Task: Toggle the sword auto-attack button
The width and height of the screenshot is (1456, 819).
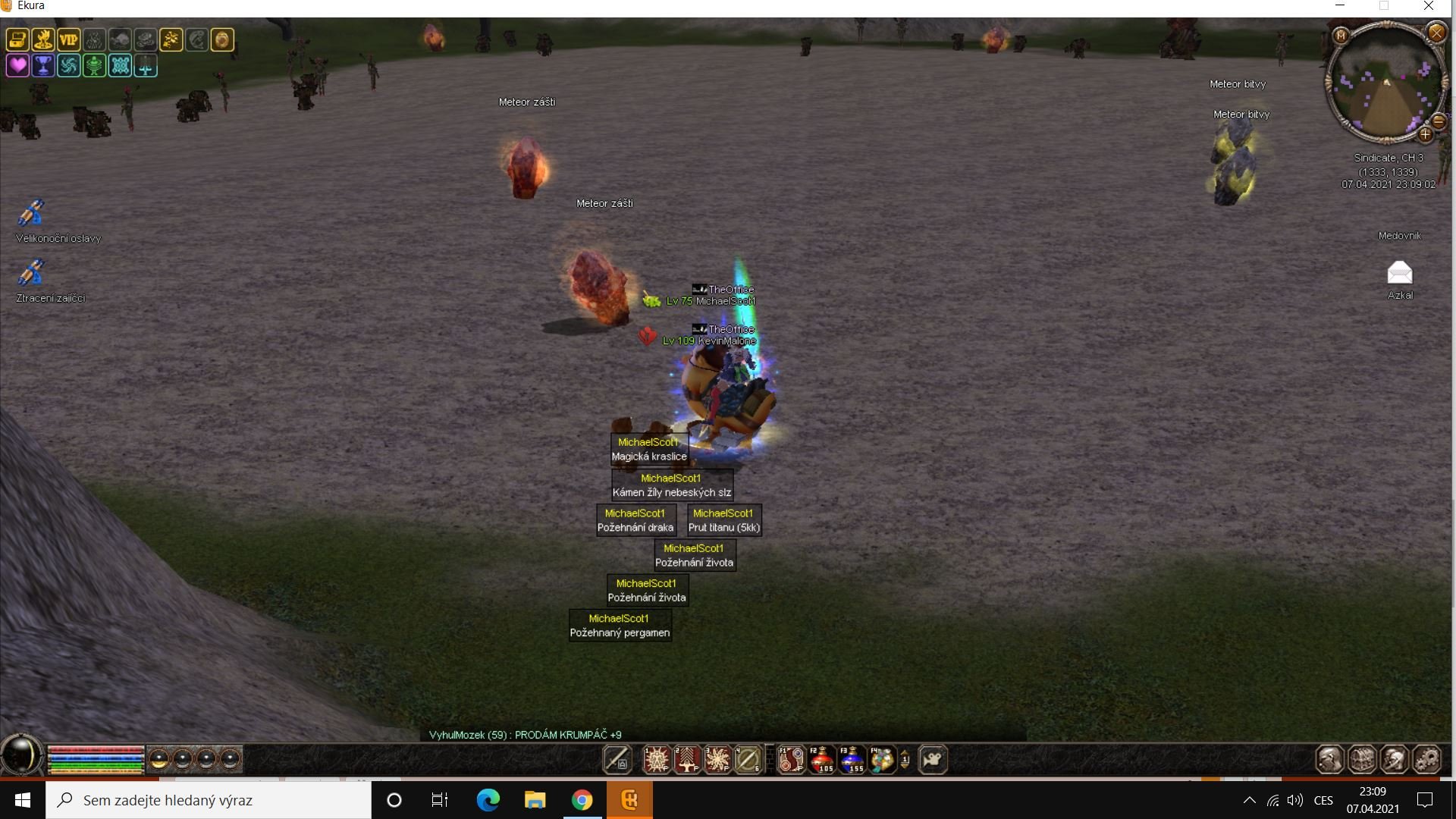Action: 617,759
